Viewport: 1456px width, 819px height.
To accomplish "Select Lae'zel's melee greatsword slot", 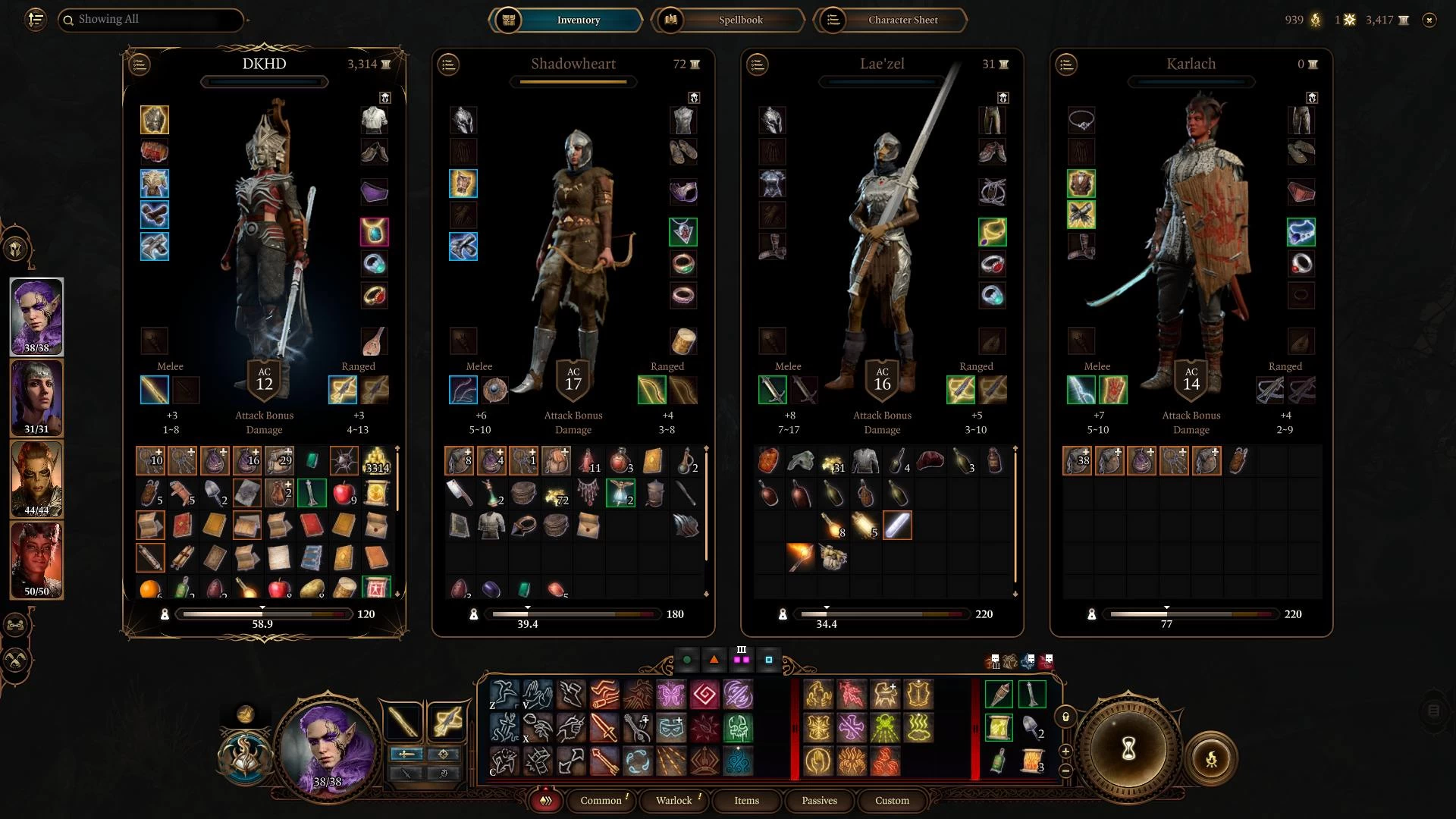I will [773, 390].
